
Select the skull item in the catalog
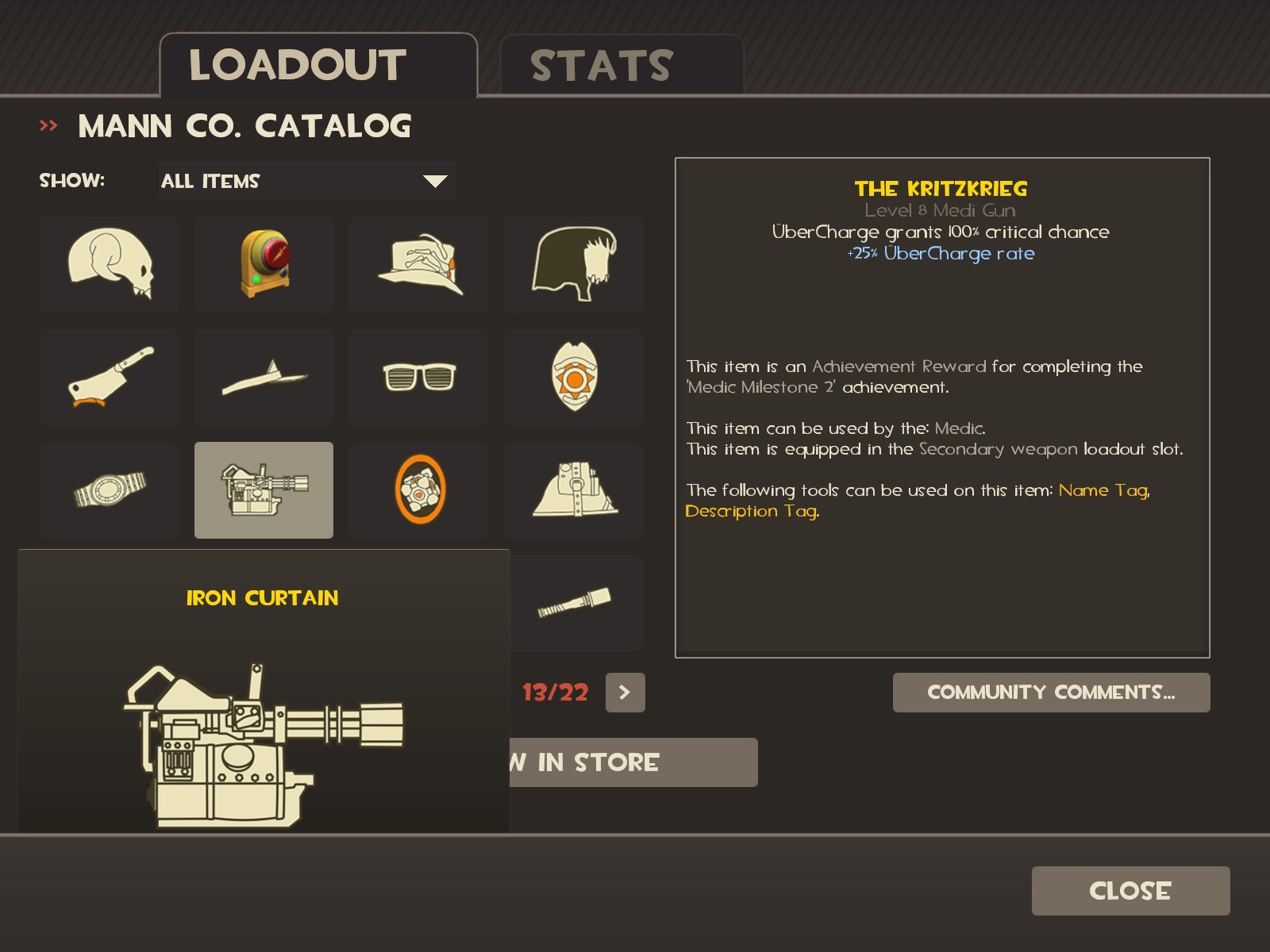(x=108, y=265)
